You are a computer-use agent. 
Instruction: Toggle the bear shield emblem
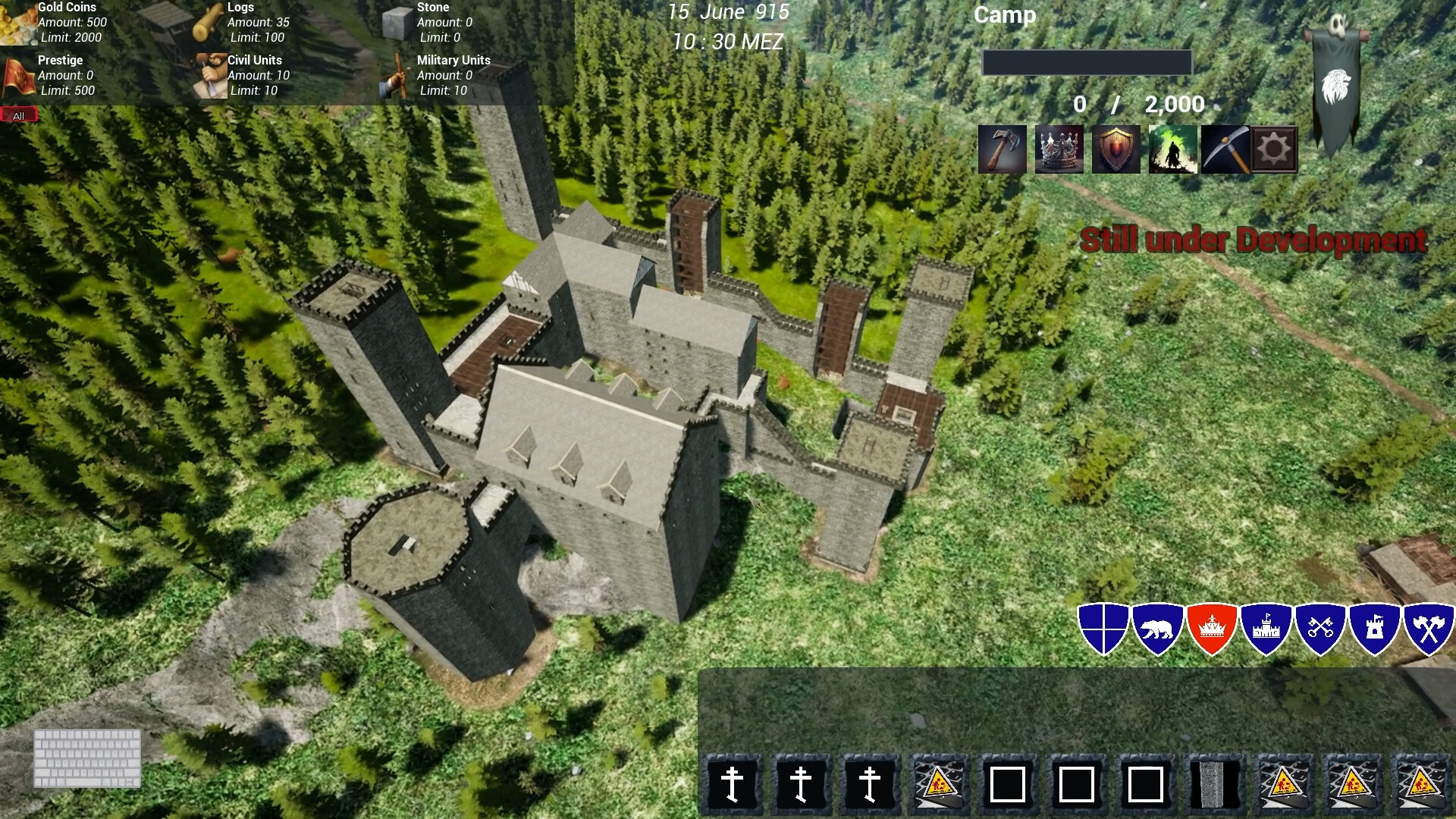click(x=1158, y=628)
